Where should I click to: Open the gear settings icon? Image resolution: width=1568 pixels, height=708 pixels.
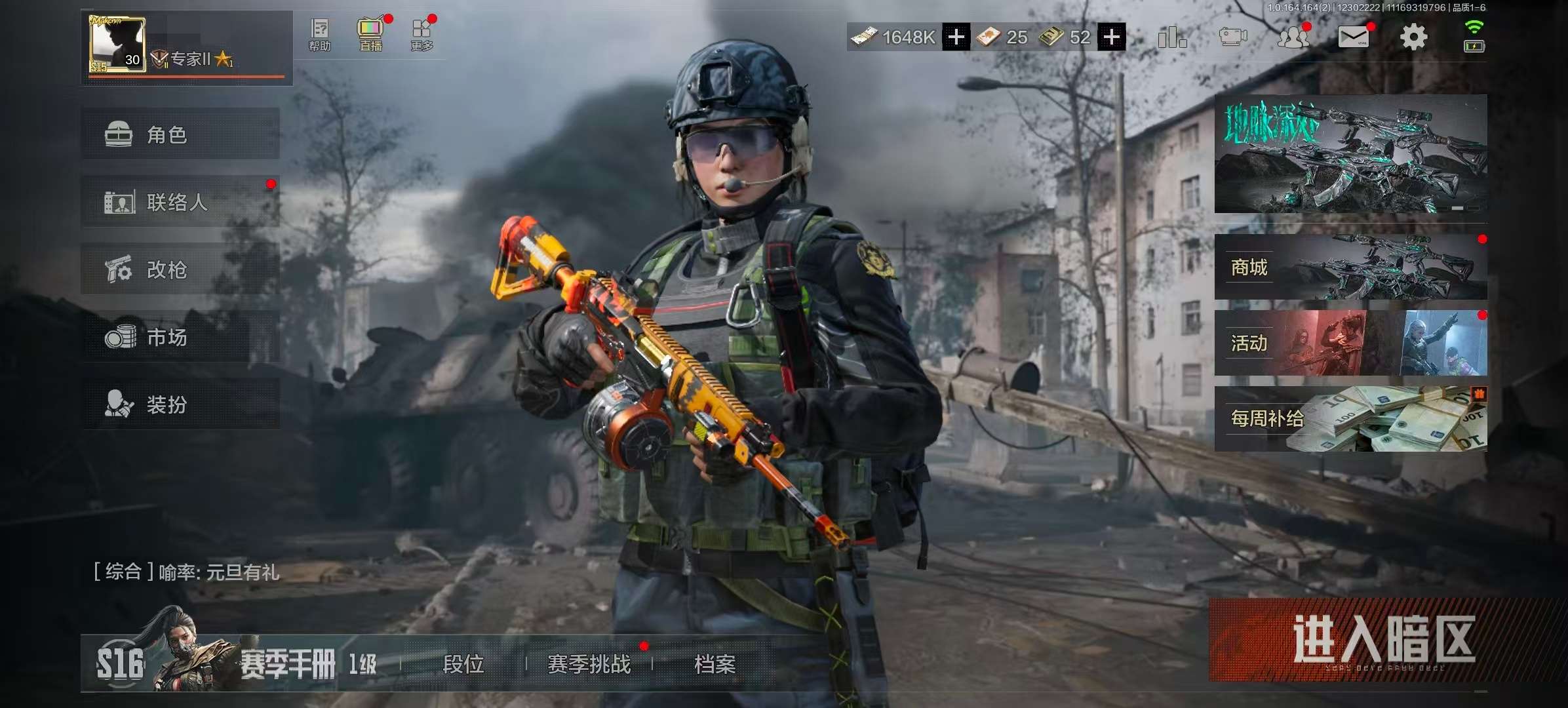(1413, 37)
